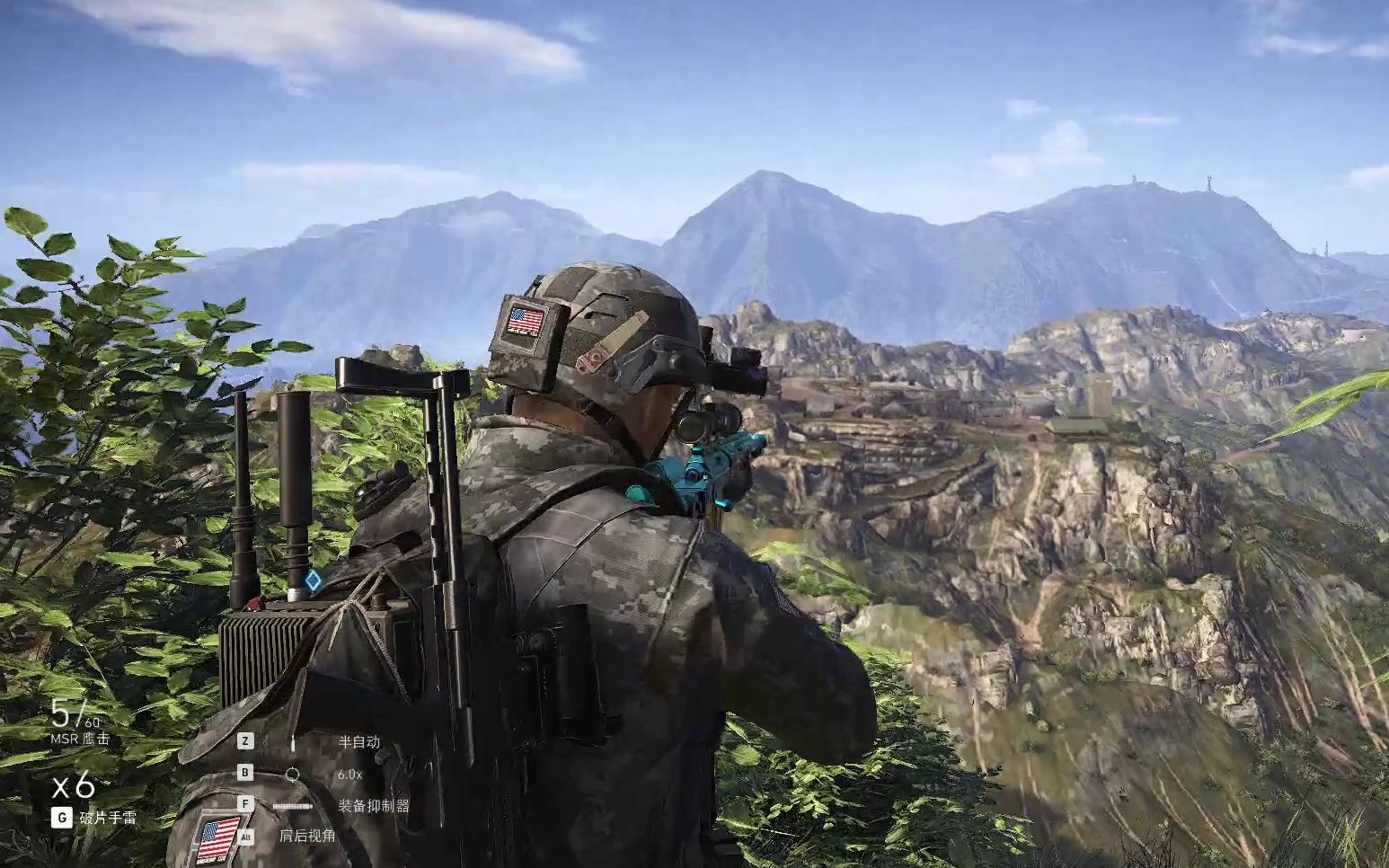Click the MSR 鹰击 weapon name
The width and height of the screenshot is (1389, 868).
point(80,739)
